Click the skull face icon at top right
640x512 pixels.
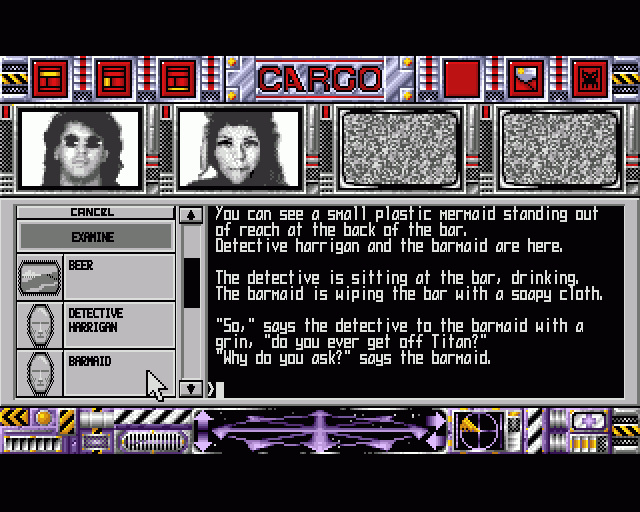(591, 78)
